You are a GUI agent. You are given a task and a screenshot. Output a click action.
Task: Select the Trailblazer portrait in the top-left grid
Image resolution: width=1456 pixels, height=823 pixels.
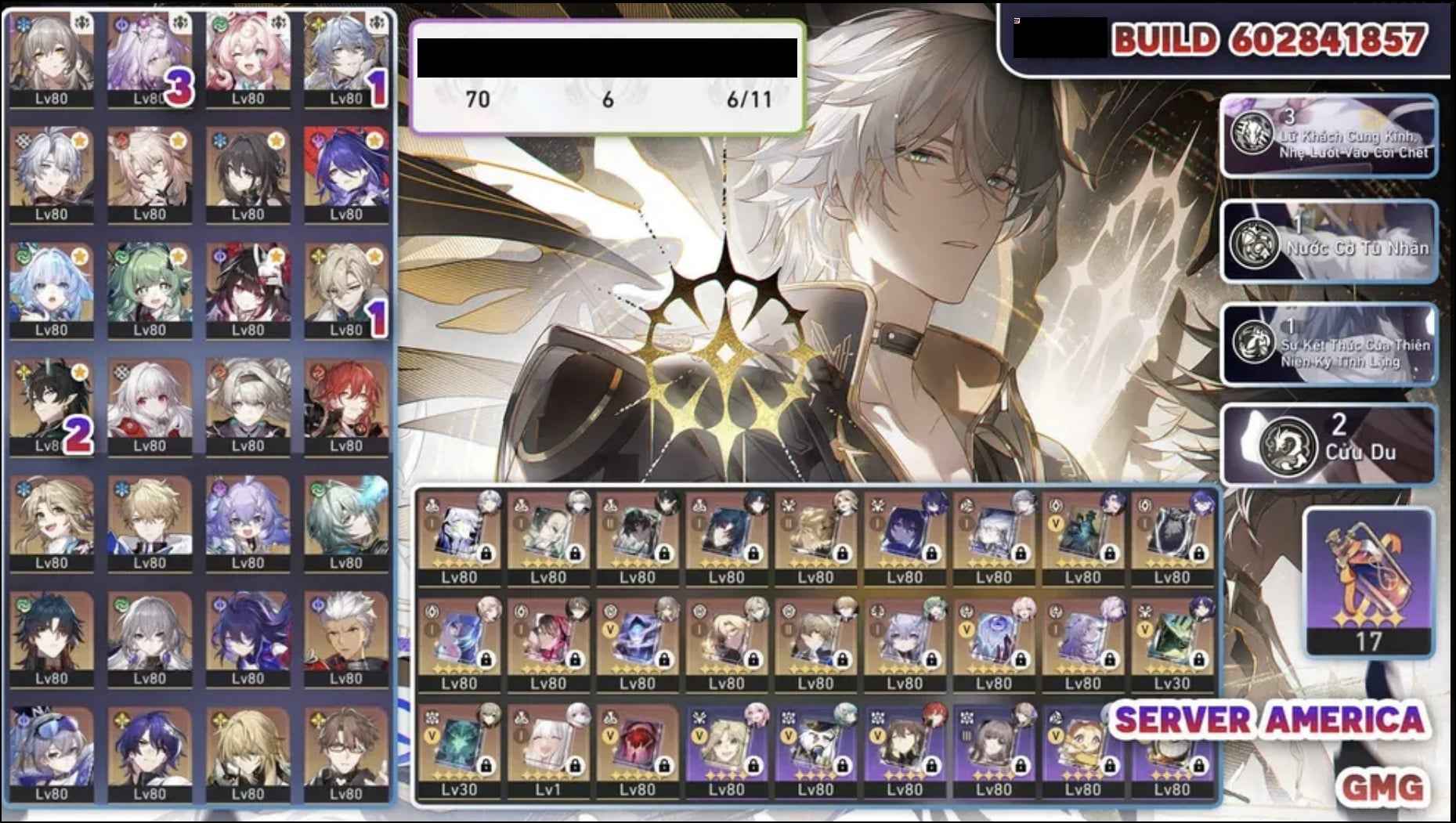pos(51,55)
